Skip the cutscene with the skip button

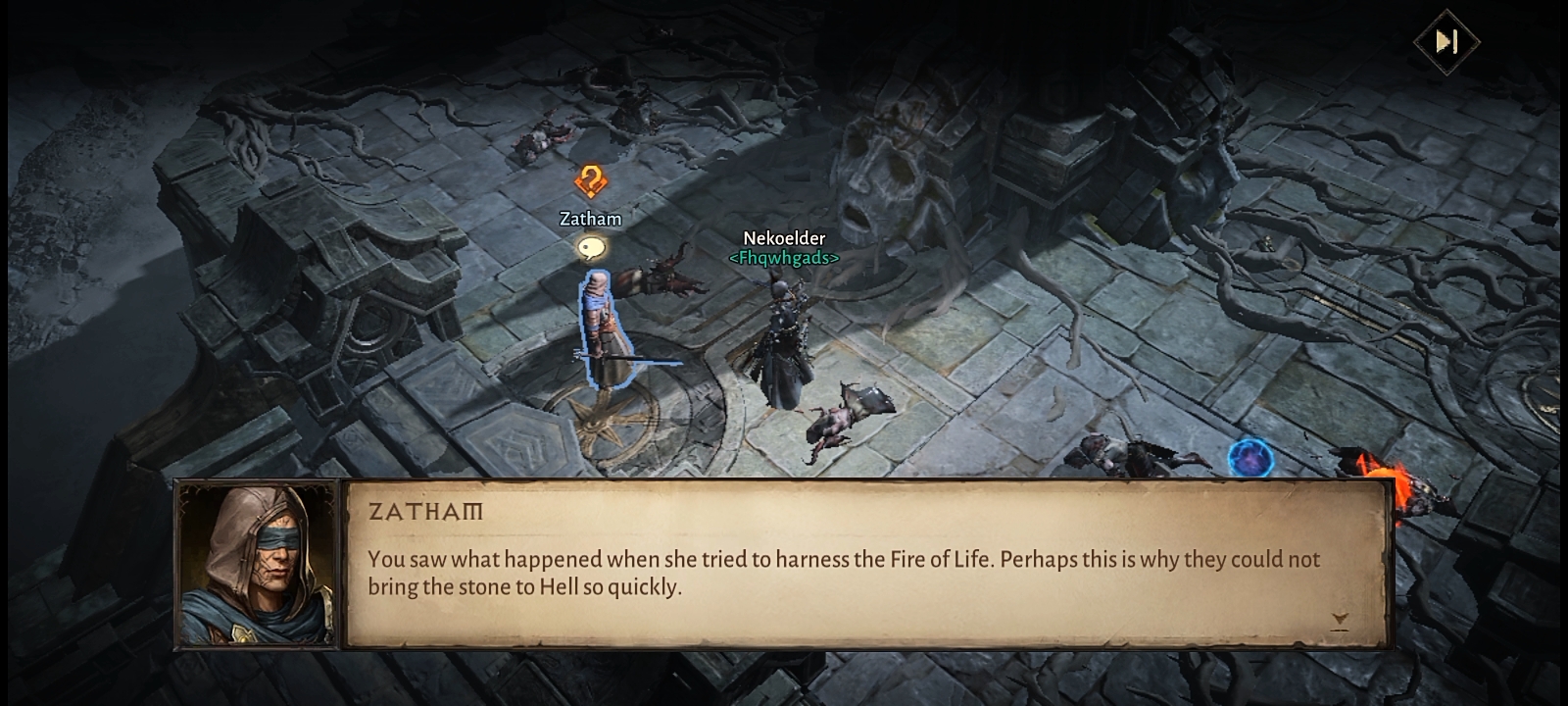[1446, 41]
